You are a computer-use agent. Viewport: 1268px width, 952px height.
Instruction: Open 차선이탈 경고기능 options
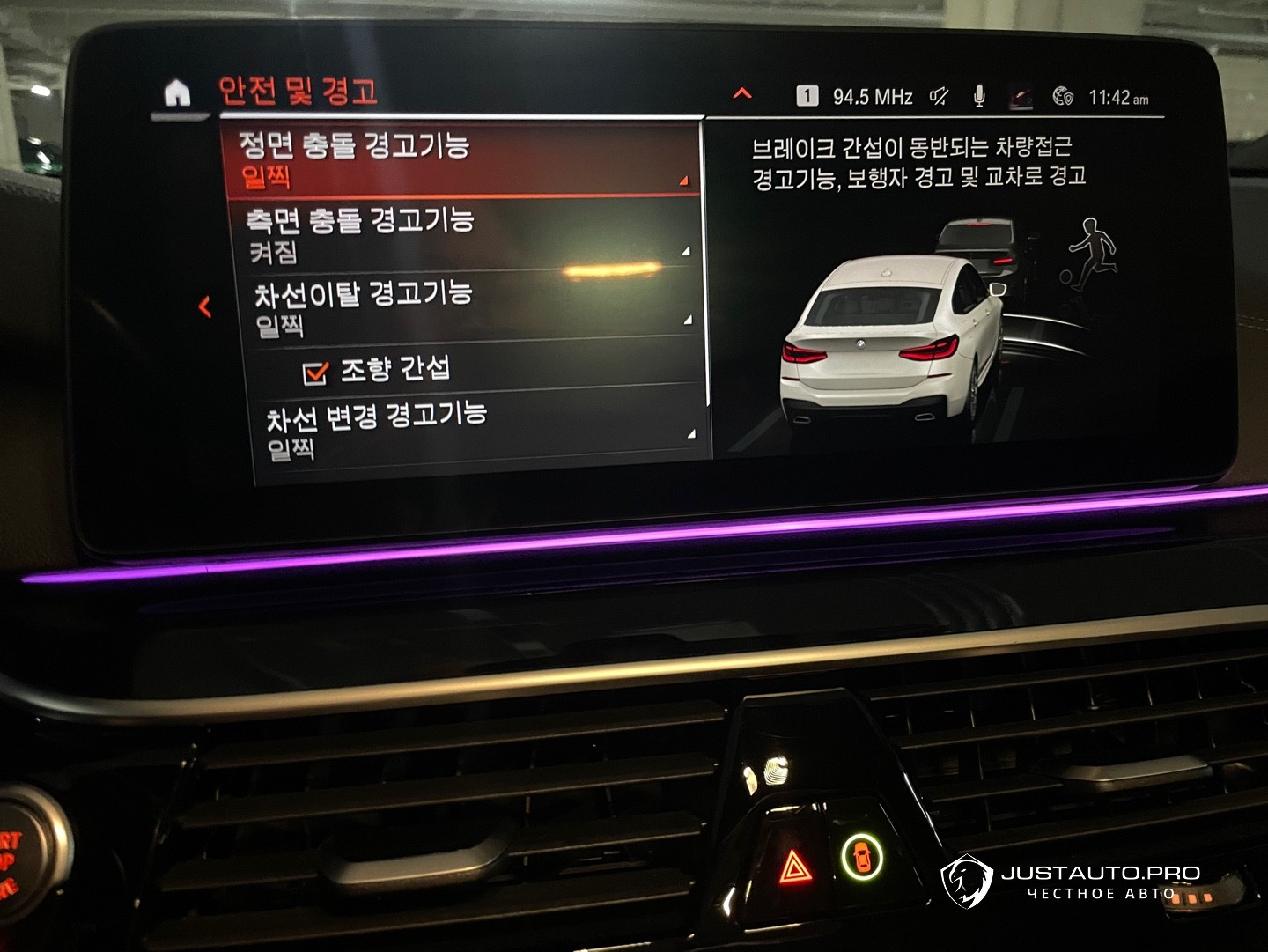(468, 308)
